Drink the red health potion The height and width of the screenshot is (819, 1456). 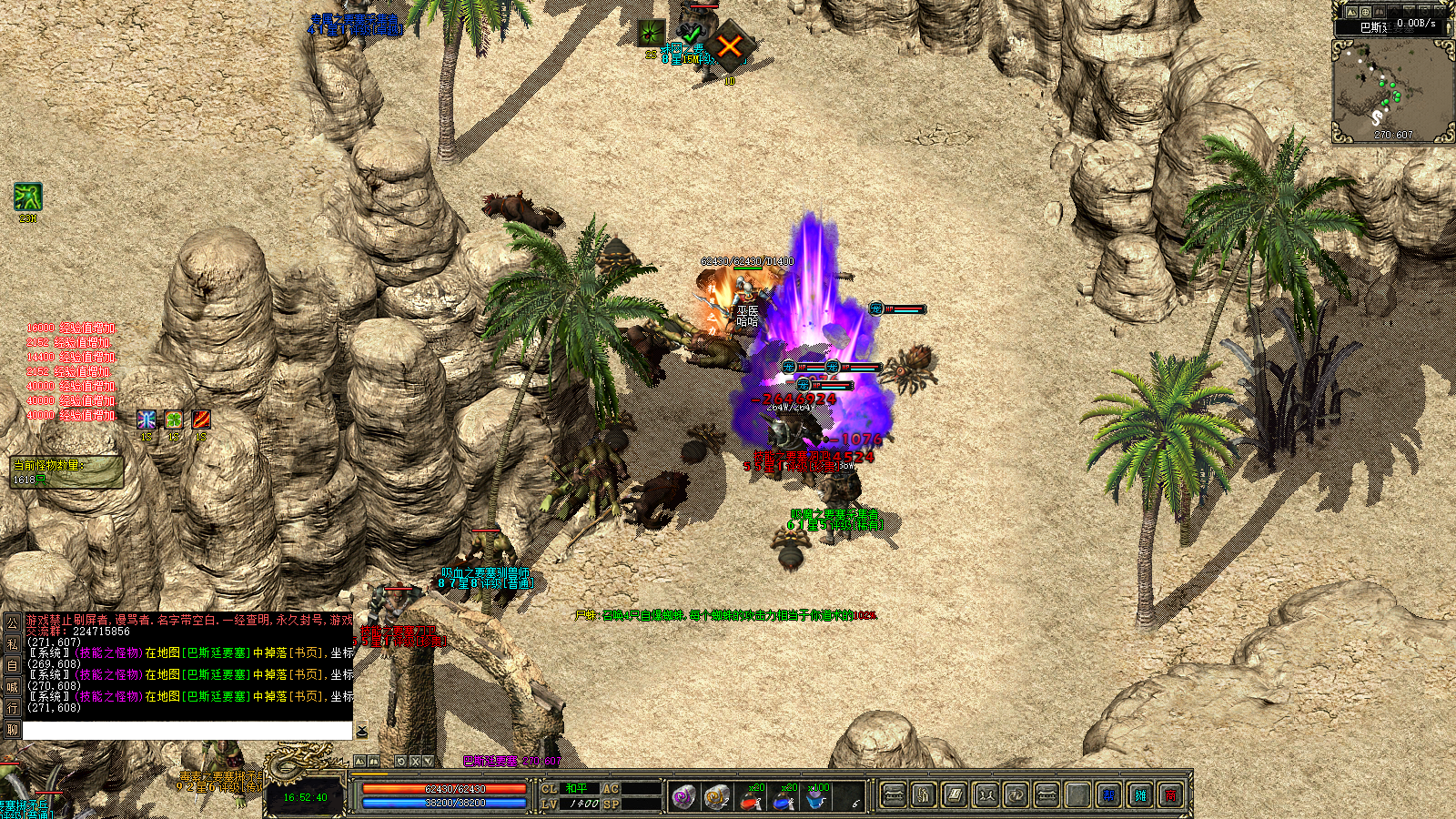tap(750, 798)
